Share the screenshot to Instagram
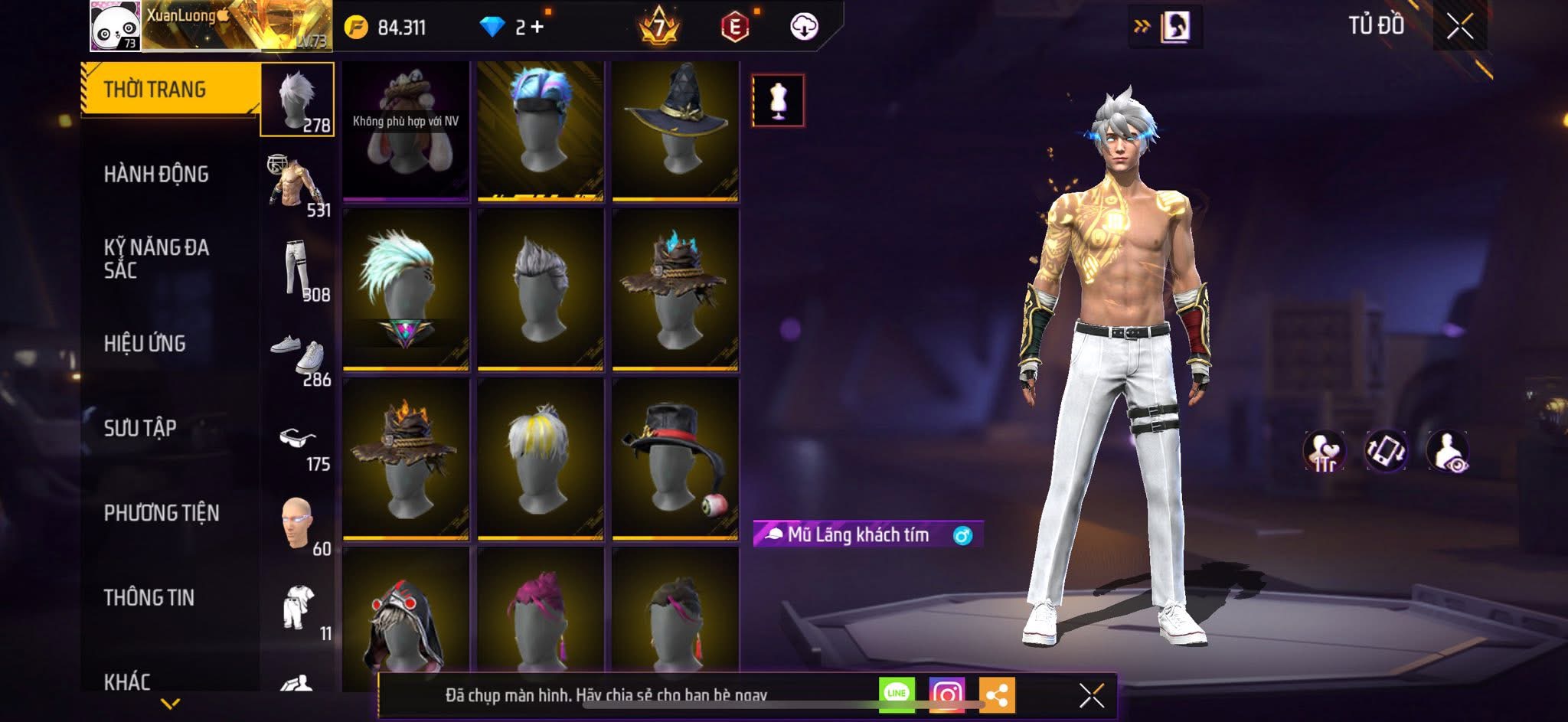The image size is (1568, 722). coord(946,695)
